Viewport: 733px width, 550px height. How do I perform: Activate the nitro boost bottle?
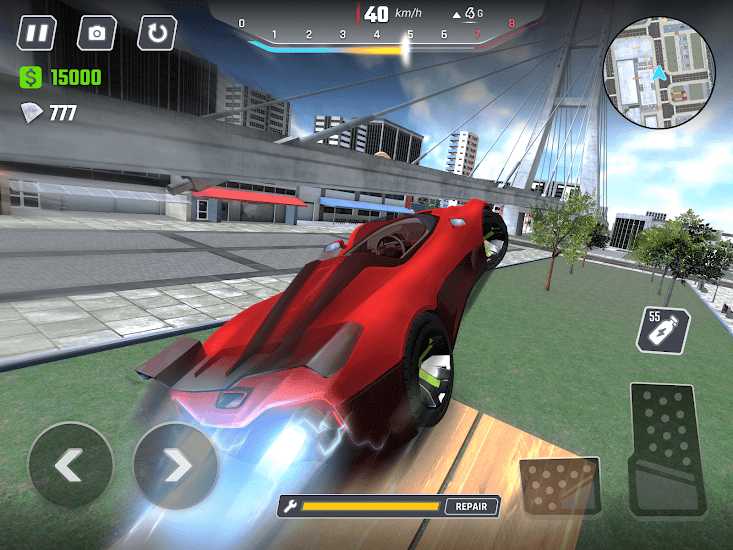coord(661,329)
